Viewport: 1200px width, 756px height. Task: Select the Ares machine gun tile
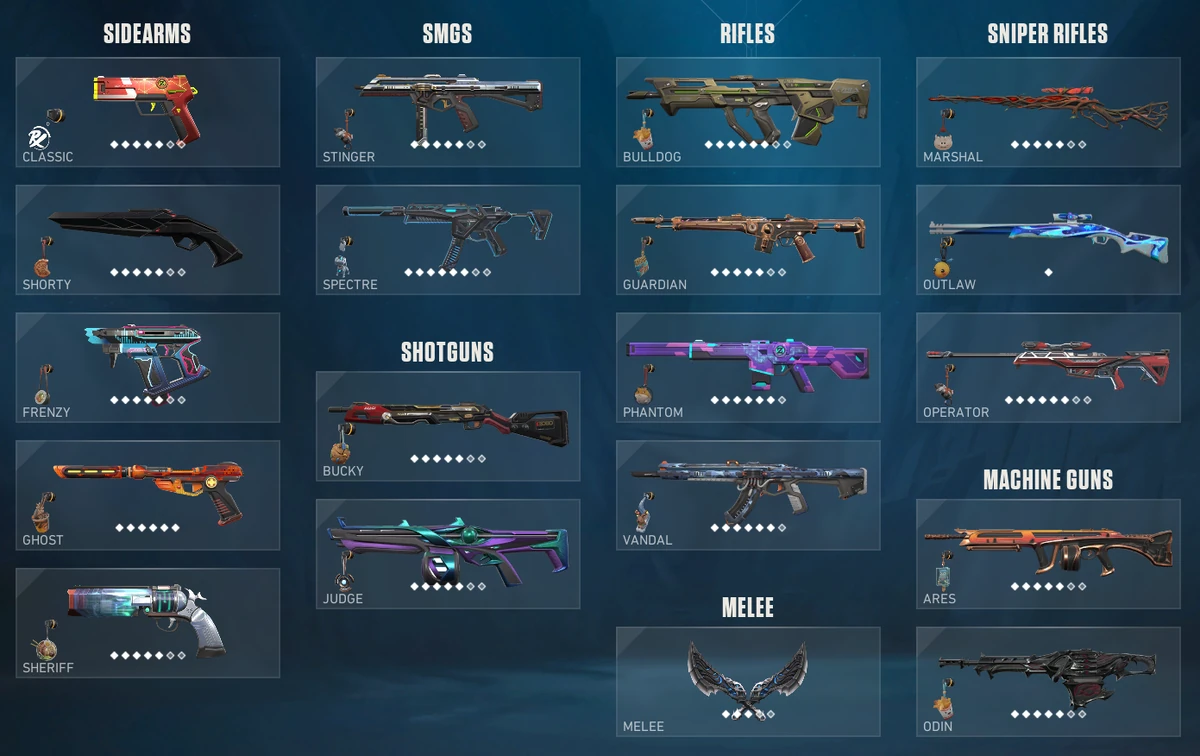coord(1047,554)
